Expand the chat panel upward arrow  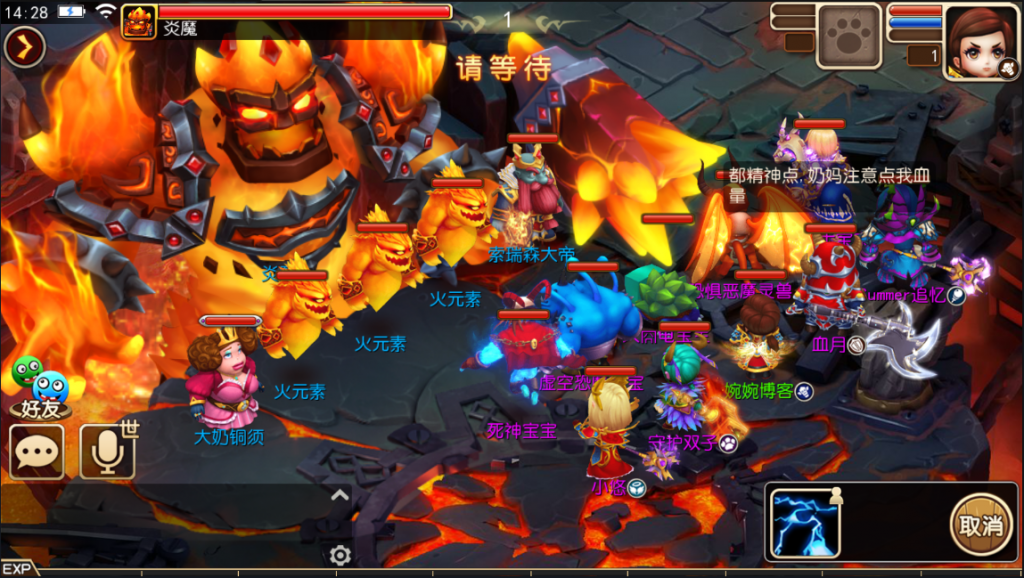[340, 494]
